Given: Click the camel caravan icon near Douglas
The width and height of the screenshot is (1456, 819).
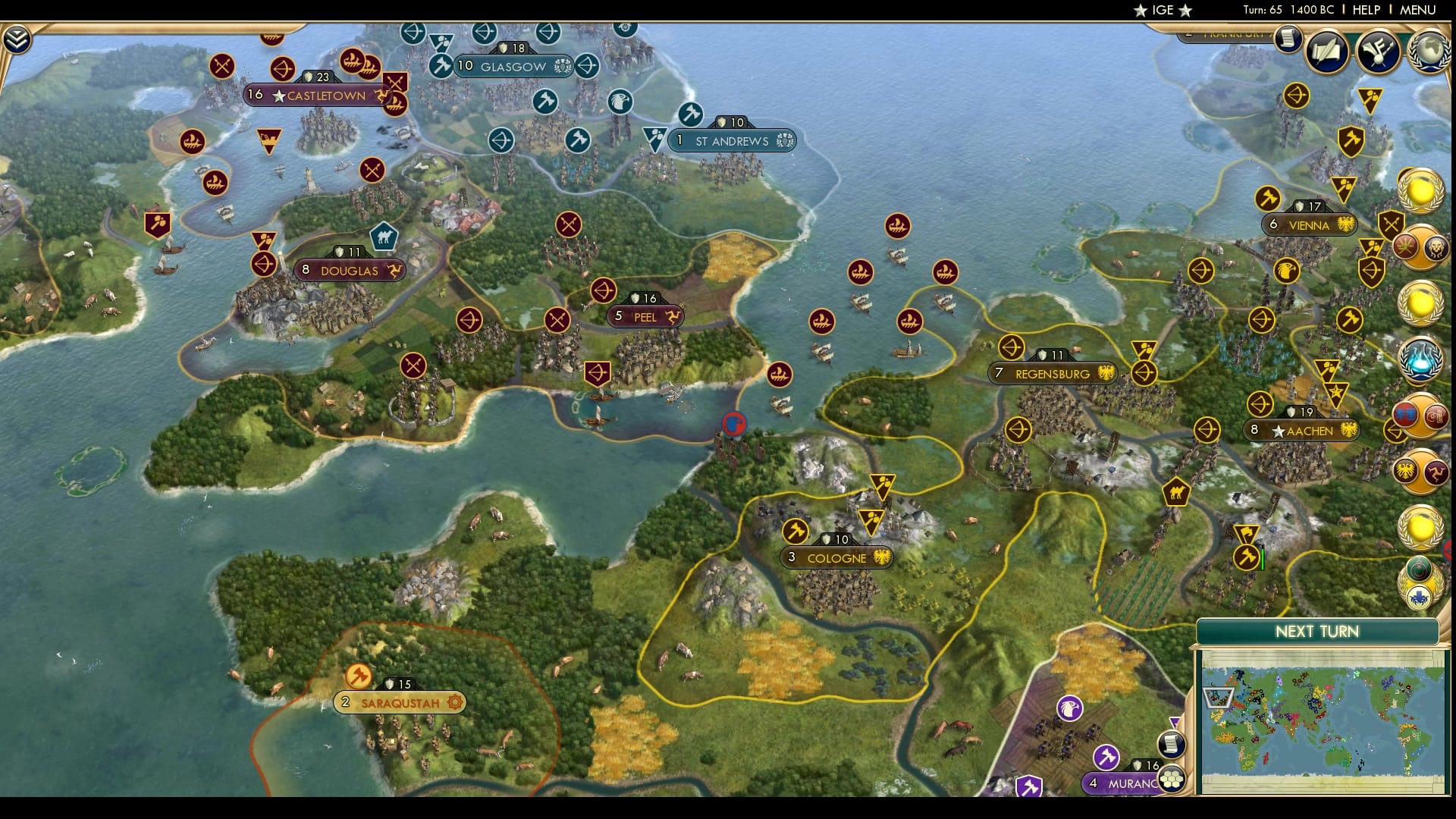Looking at the screenshot, I should (x=383, y=236).
